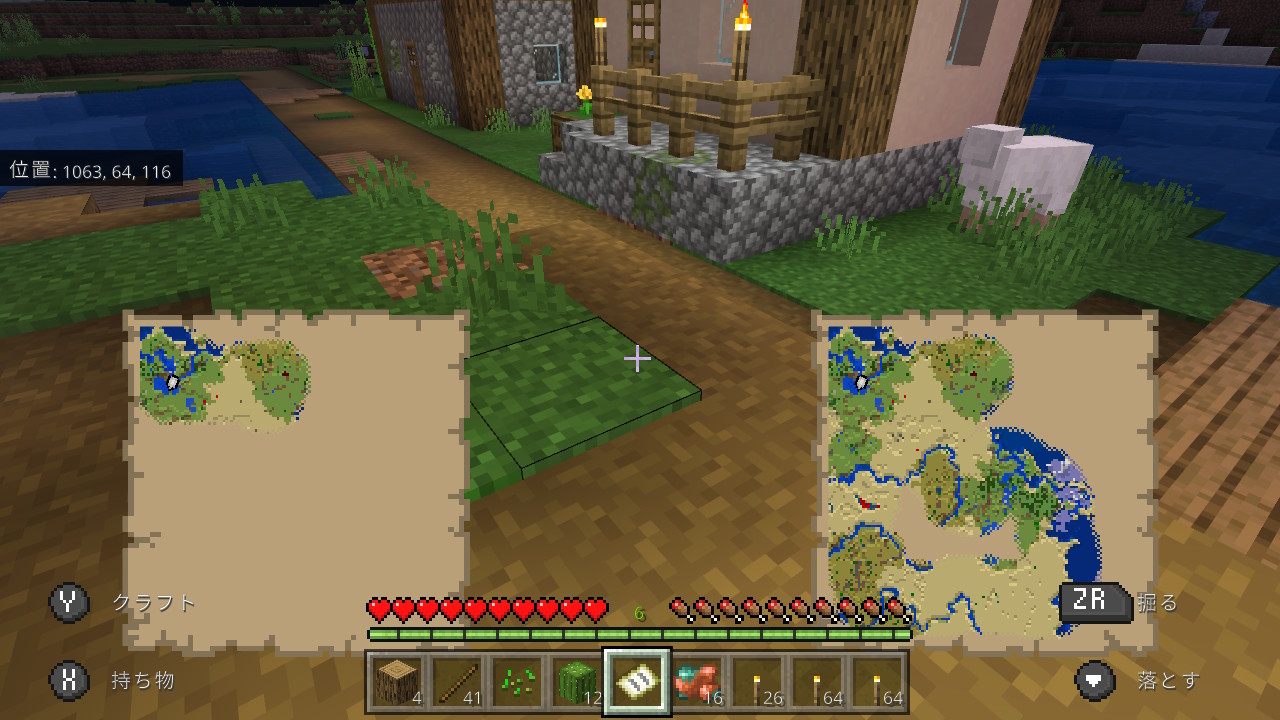Image resolution: width=1280 pixels, height=720 pixels.
Task: Click the X controller button icon
Action: tap(67, 679)
